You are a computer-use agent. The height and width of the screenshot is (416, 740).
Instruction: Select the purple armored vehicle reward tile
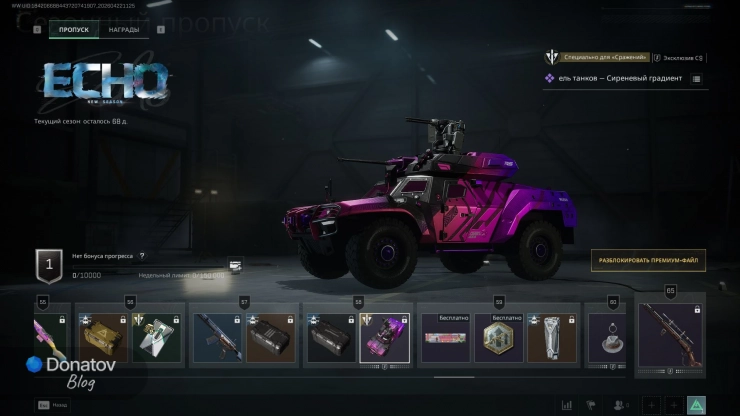pyautogui.click(x=384, y=338)
